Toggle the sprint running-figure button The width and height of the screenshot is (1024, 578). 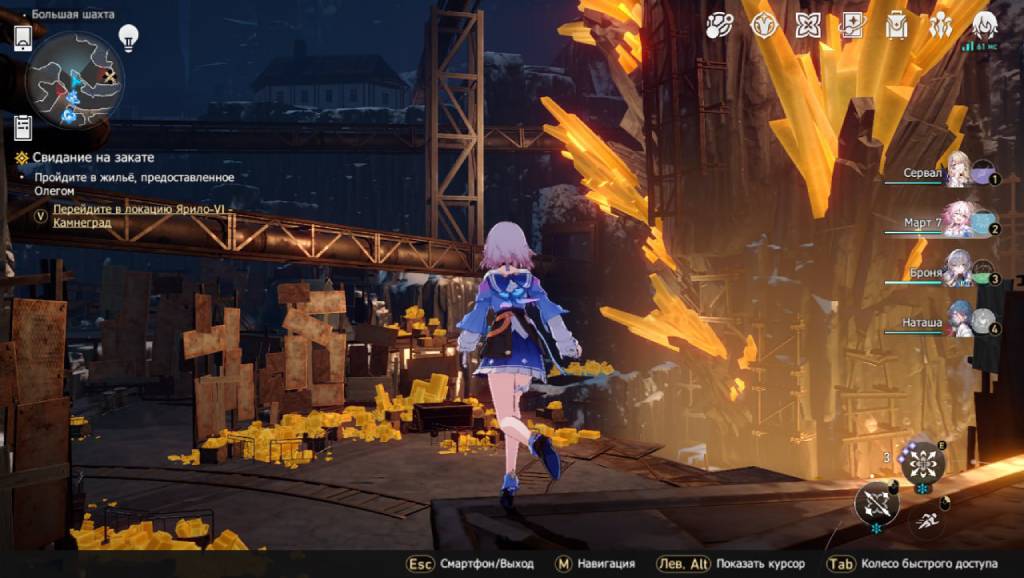(x=928, y=517)
